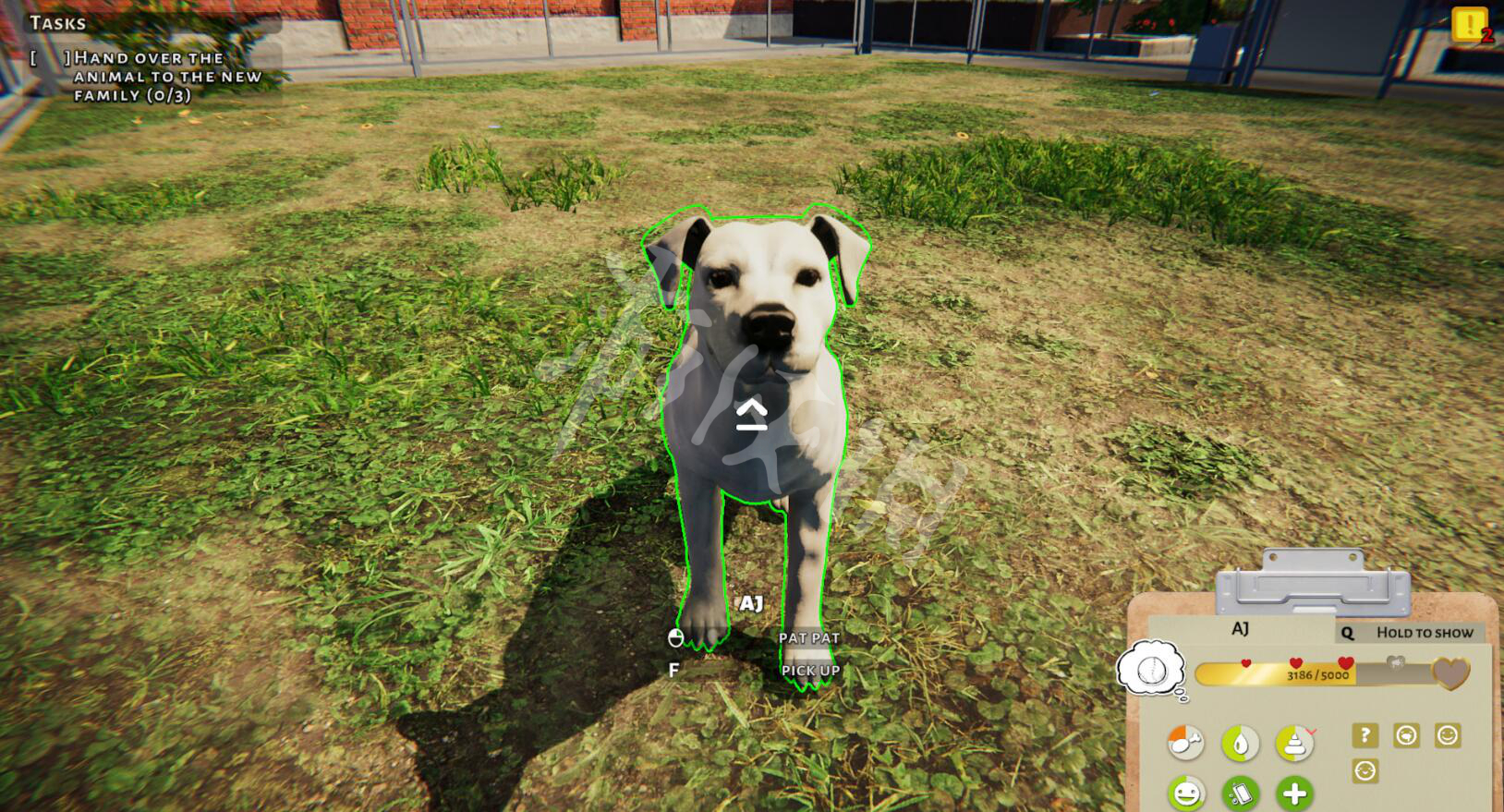Select the AJ name tab on clipboard
The image size is (1504, 812).
(1240, 629)
